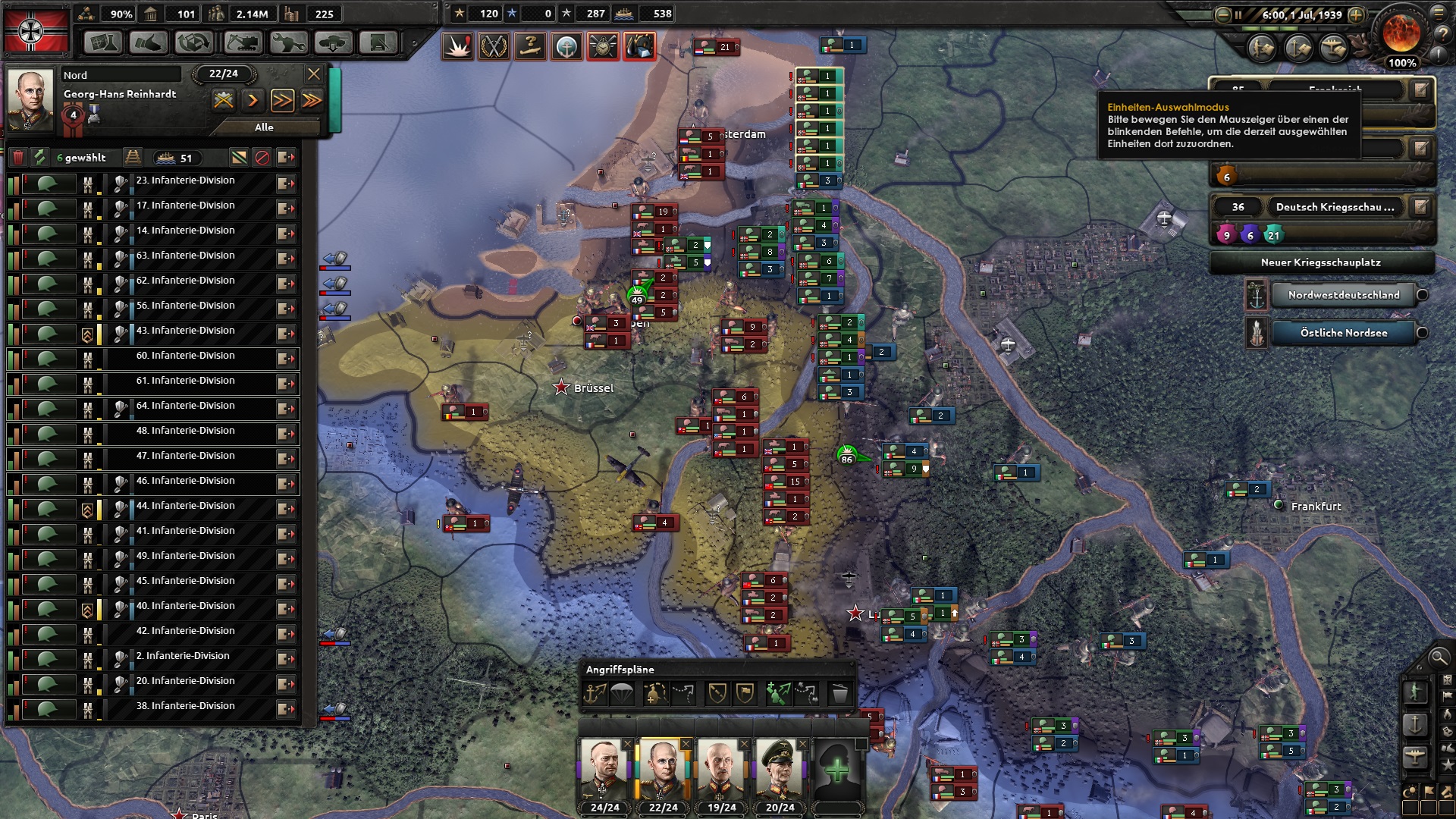Click the train icon for strategic redeployment

pyautogui.click(x=133, y=157)
